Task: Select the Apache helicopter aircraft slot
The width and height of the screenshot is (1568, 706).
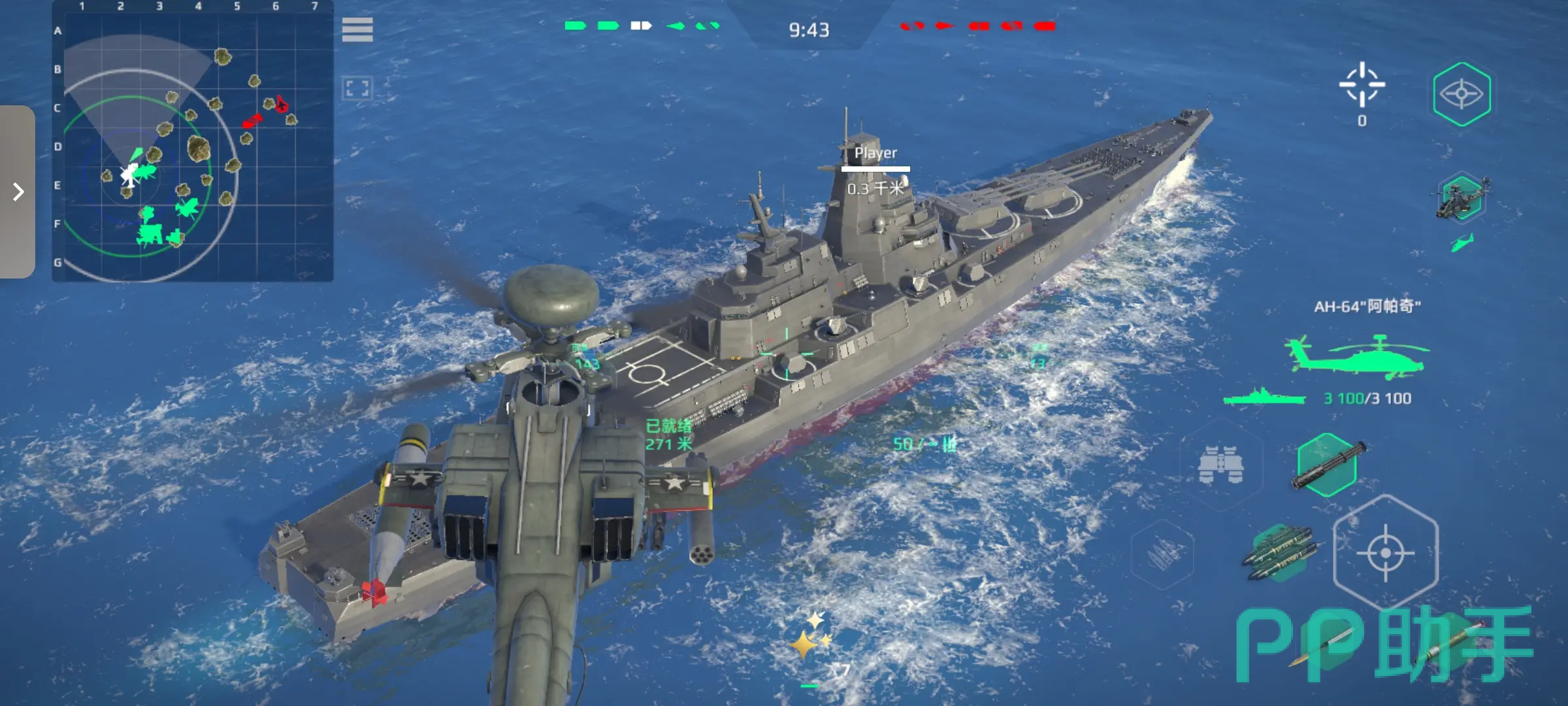Action: click(x=1462, y=197)
